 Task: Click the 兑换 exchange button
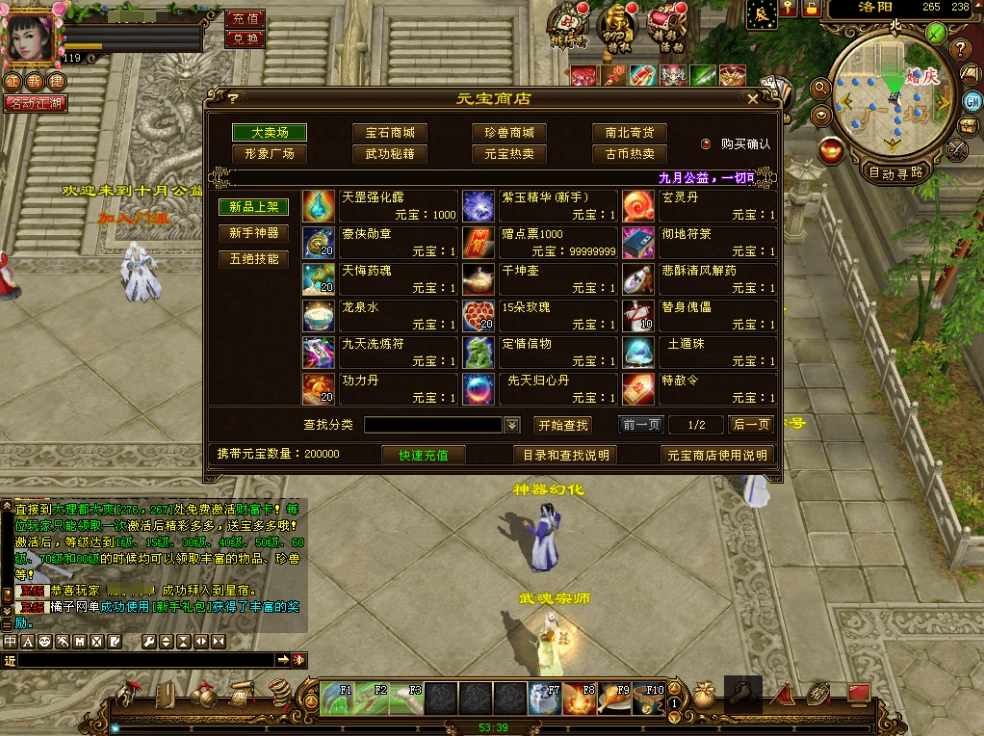tap(245, 39)
